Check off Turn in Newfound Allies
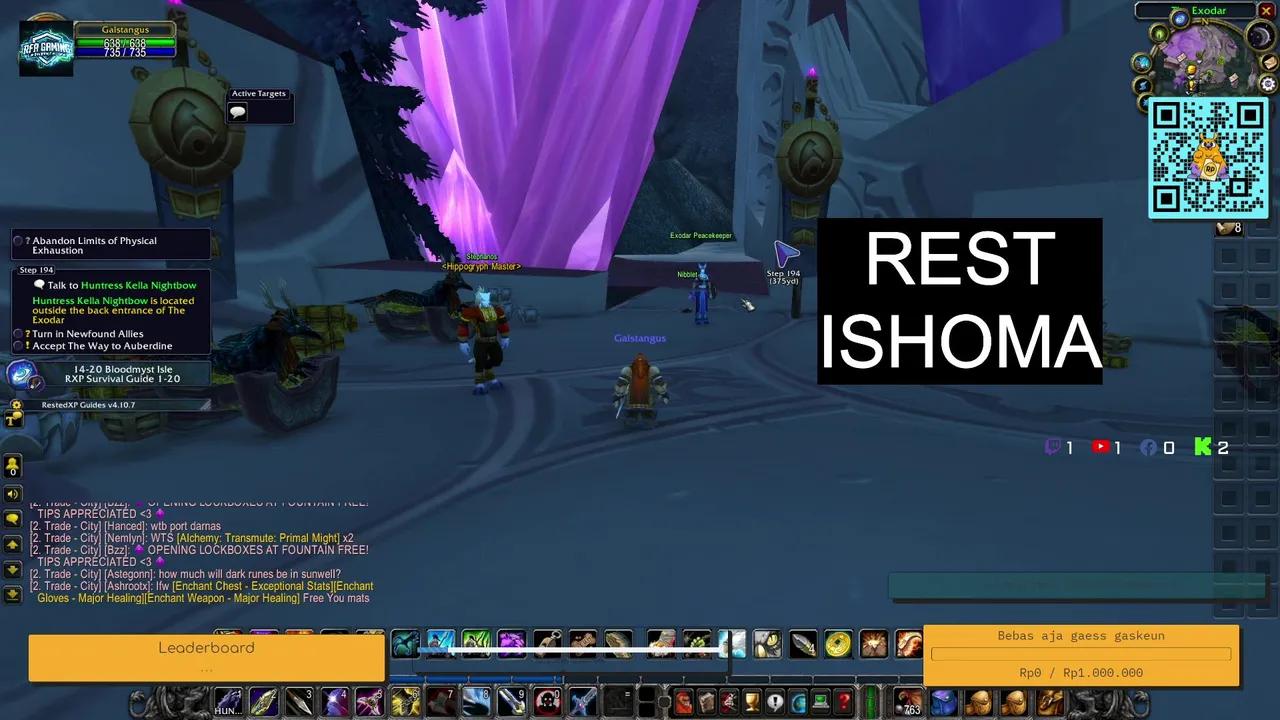 [16, 334]
